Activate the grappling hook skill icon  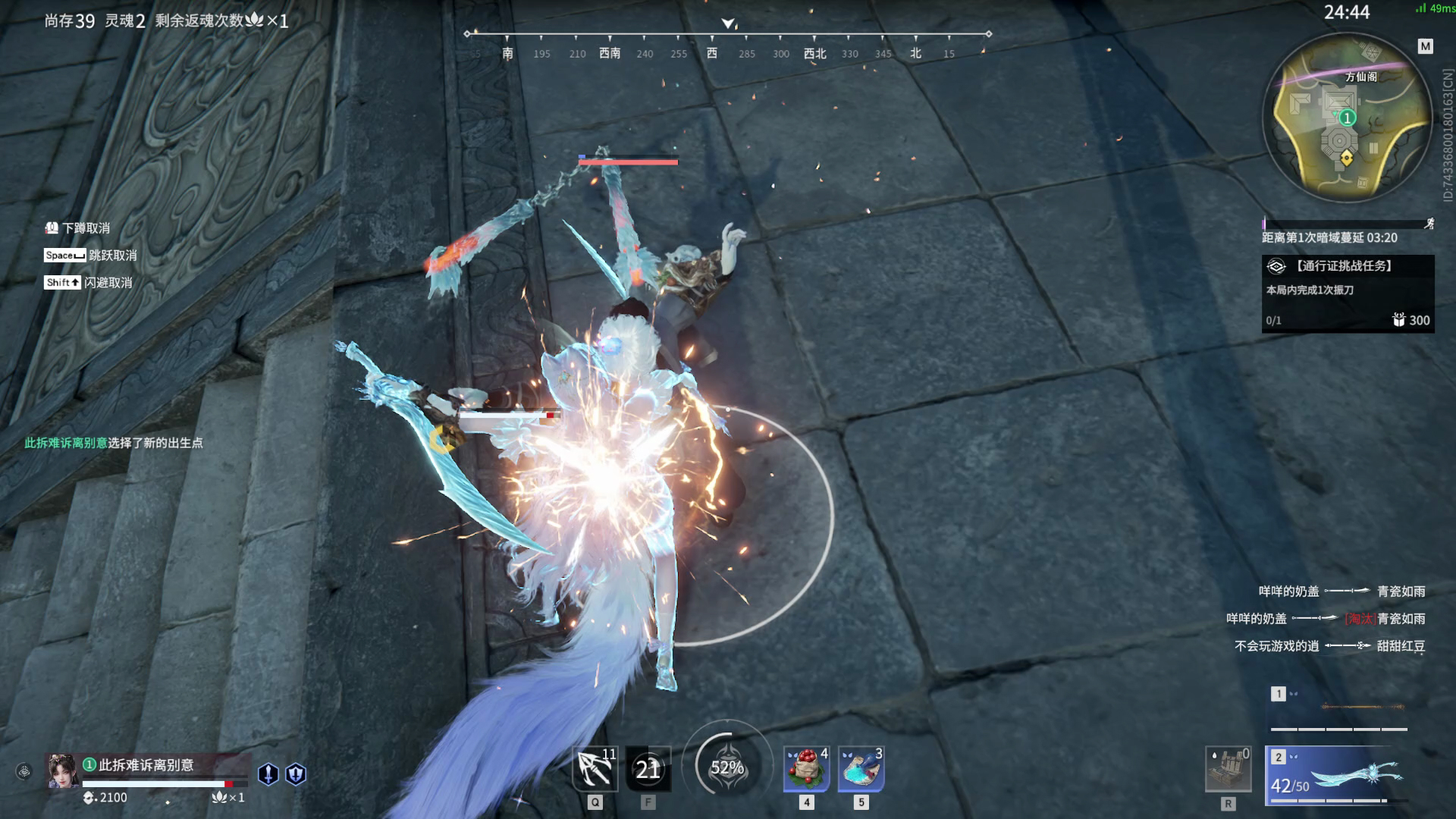point(595,769)
